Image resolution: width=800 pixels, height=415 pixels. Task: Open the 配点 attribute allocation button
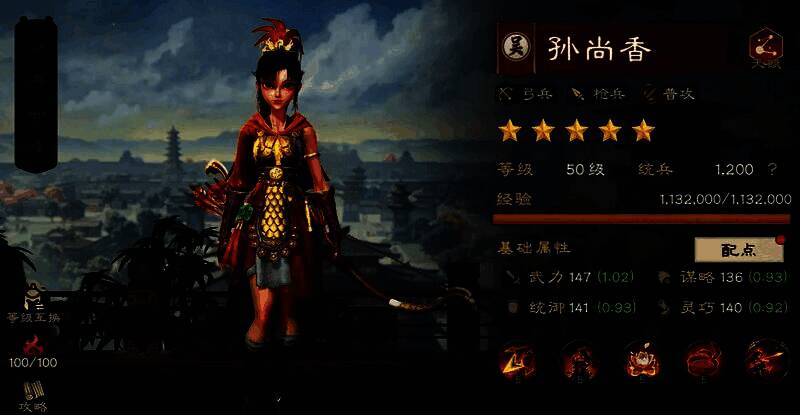[x=738, y=249]
